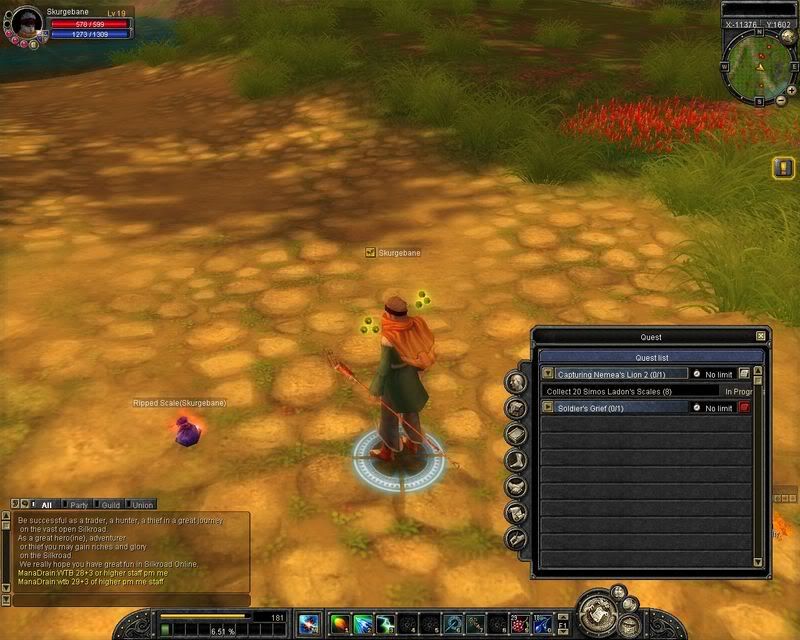Viewport: 800px width, 640px height.
Task: Click the Skurgebane character portrait
Action: 28,22
